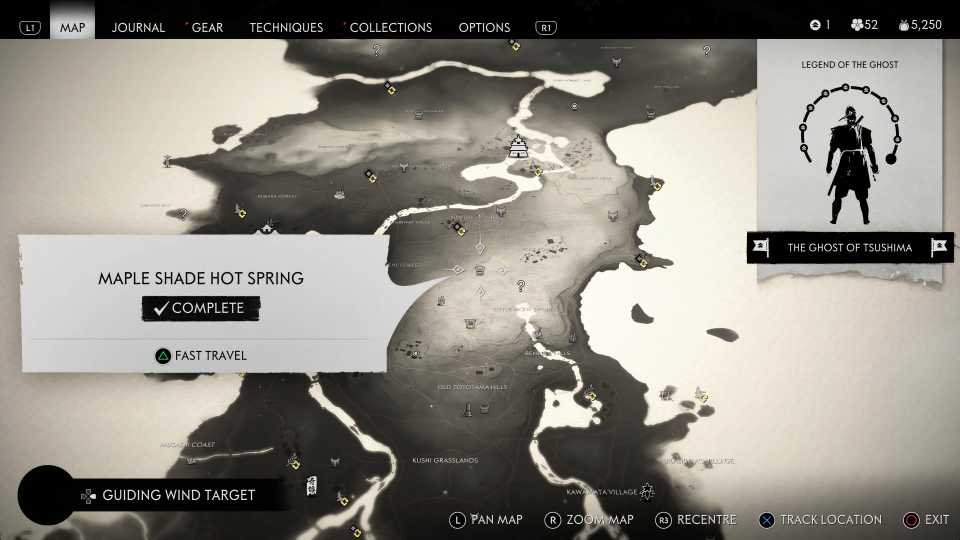Select the Legend of the Ghost silhouette
The height and width of the screenshot is (540, 960).
click(x=849, y=165)
